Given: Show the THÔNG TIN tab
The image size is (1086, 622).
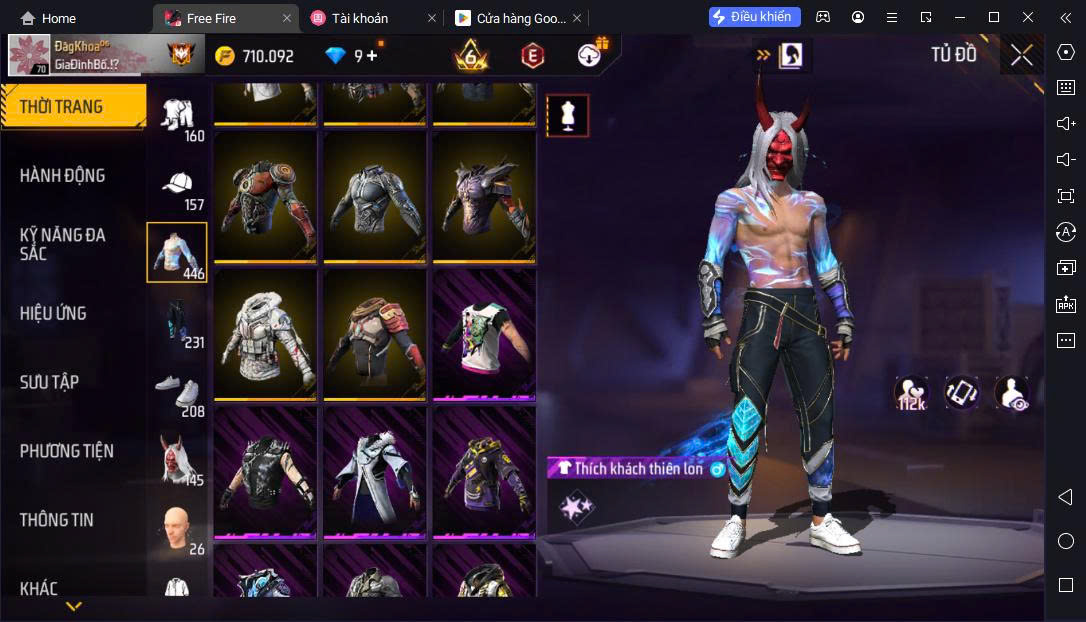Looking at the screenshot, I should tap(56, 520).
